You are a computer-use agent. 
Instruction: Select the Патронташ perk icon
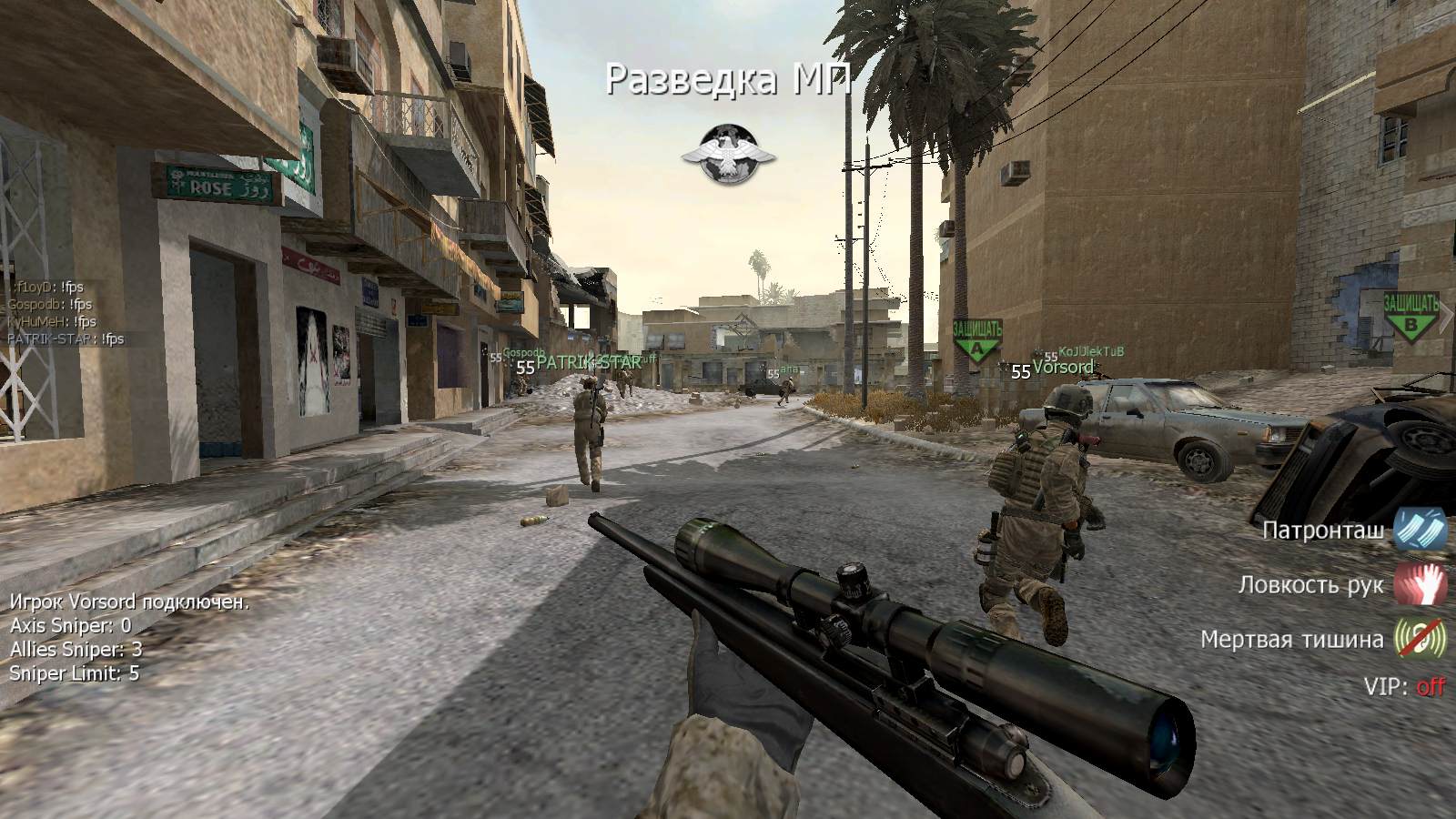[x=1420, y=529]
